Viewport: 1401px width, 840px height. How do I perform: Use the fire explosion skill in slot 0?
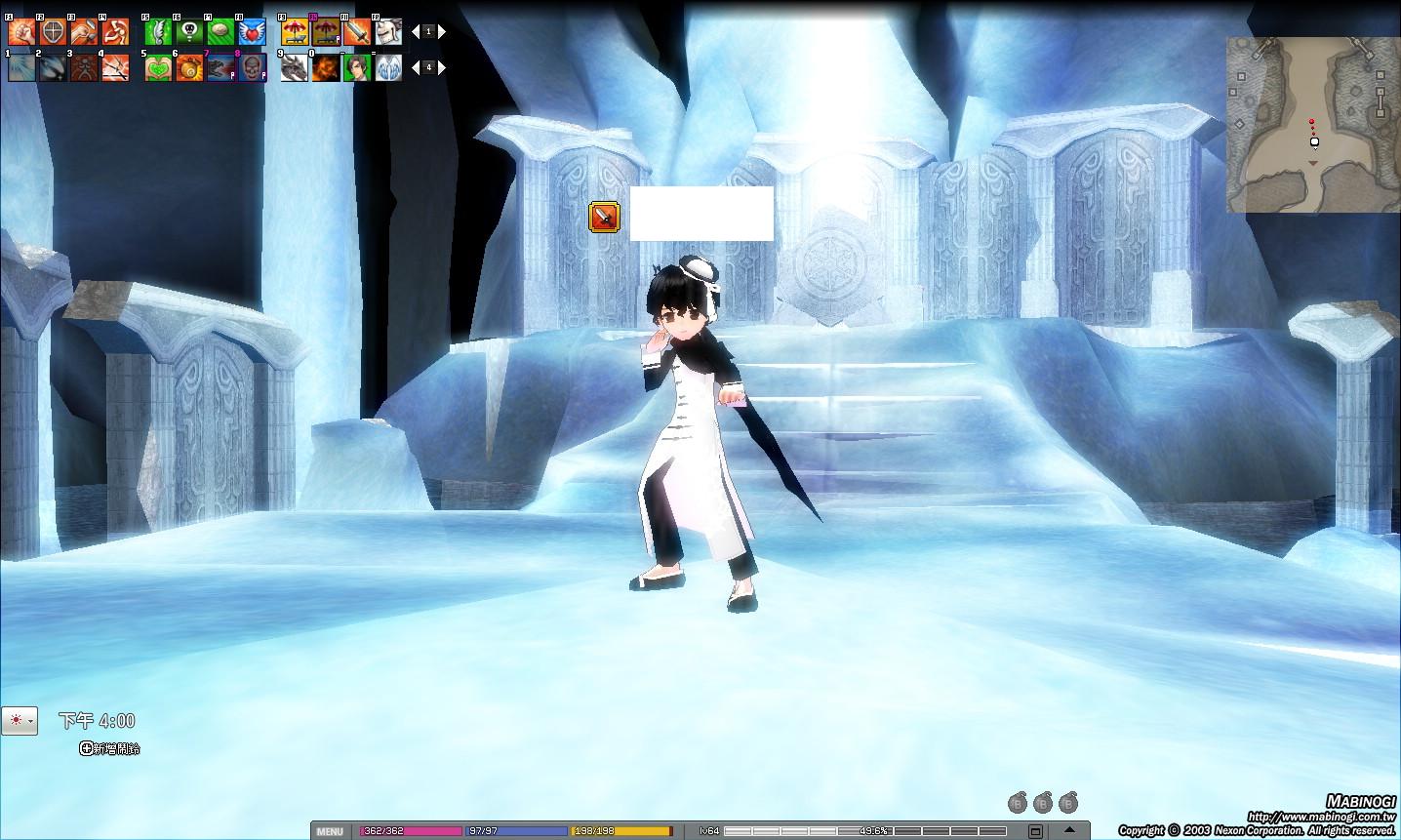point(326,67)
